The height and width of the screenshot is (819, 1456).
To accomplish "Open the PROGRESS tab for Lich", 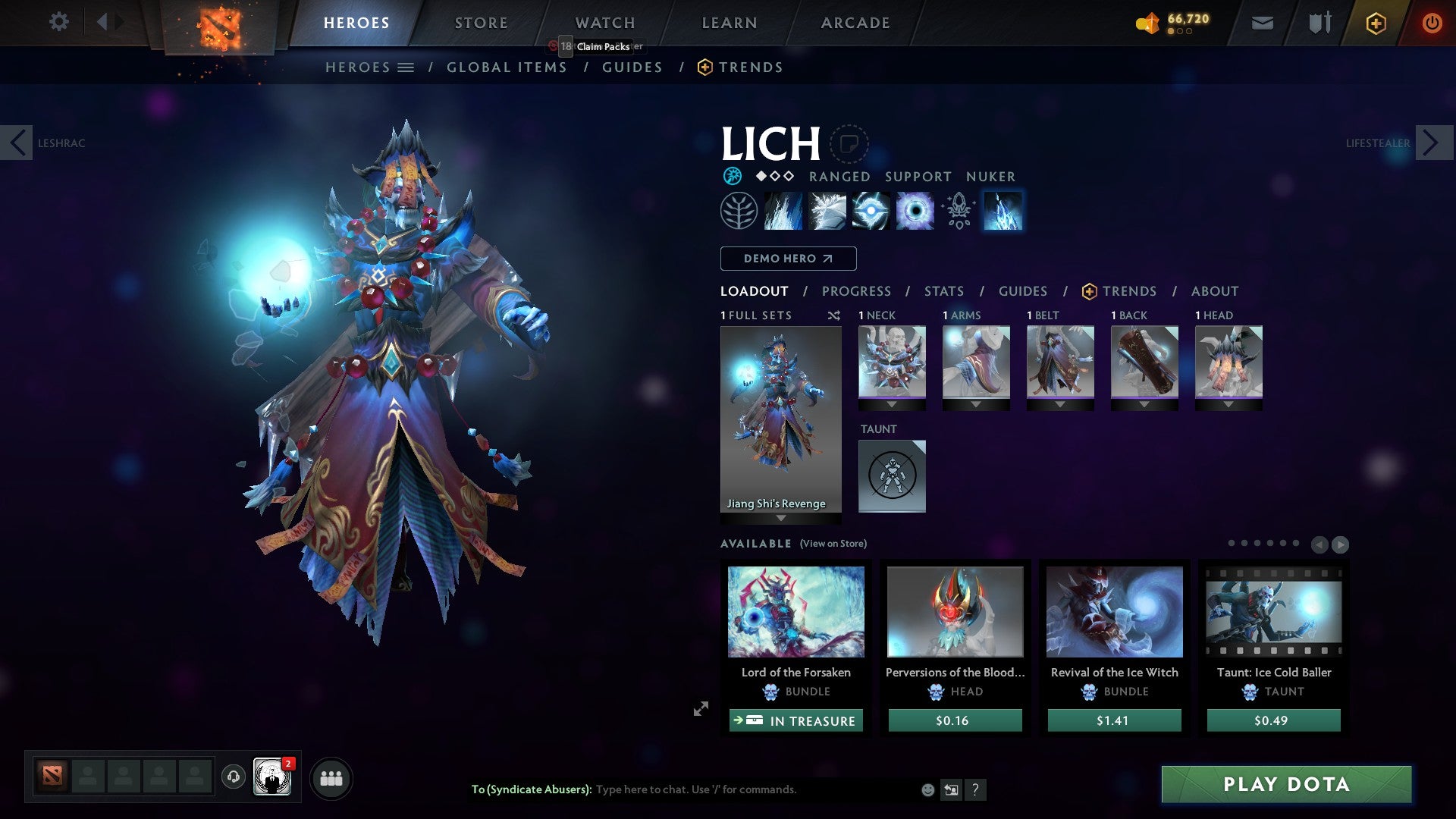I will click(857, 290).
